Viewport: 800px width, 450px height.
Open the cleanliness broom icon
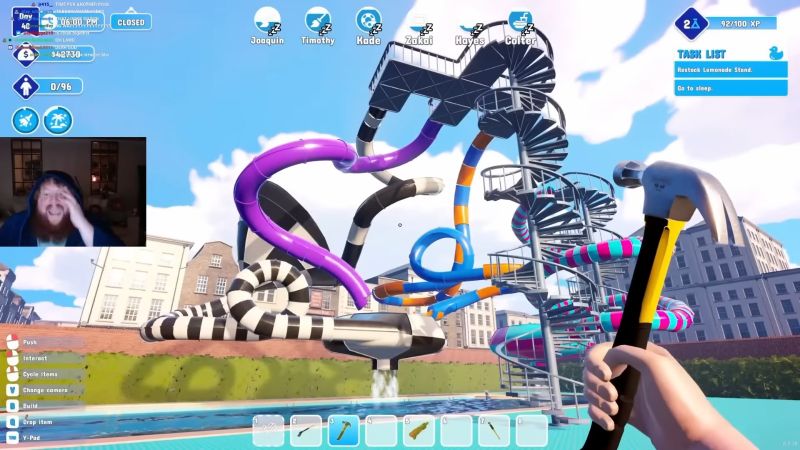(x=26, y=120)
